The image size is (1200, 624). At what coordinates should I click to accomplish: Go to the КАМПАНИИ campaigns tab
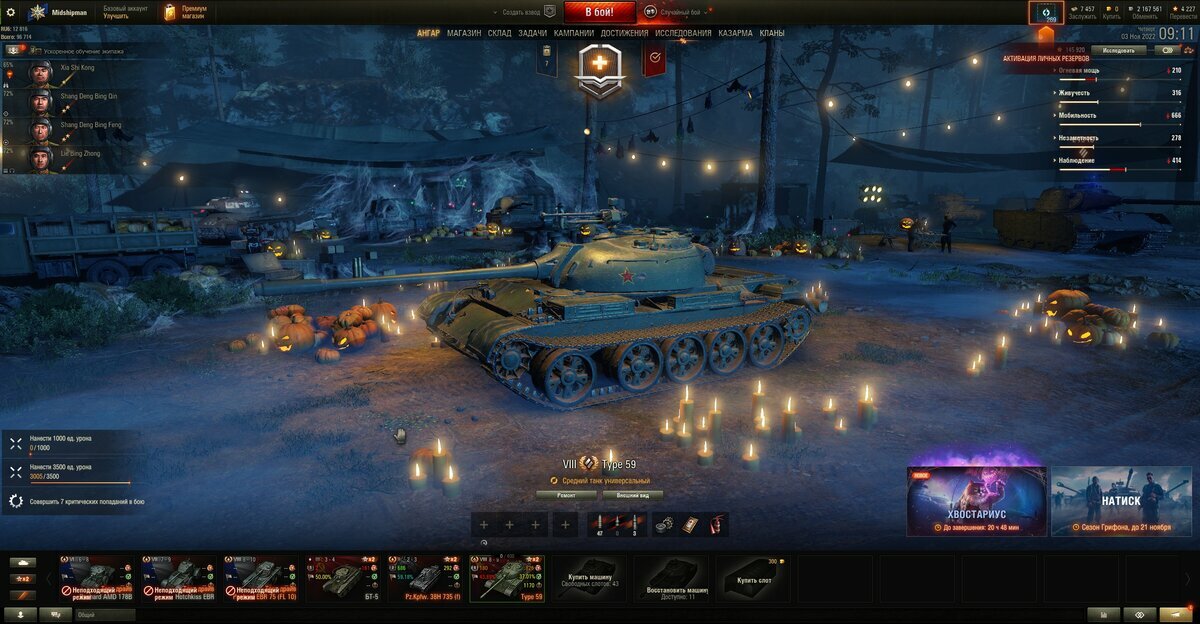574,33
